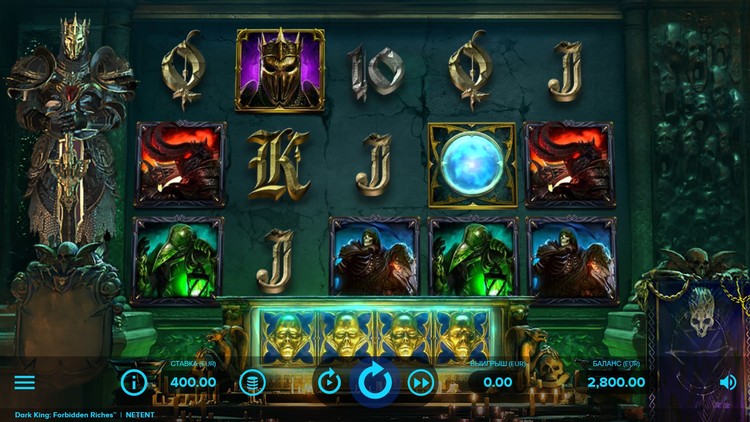Toggle the sound speaker icon
The height and width of the screenshot is (422, 750).
pos(727,382)
